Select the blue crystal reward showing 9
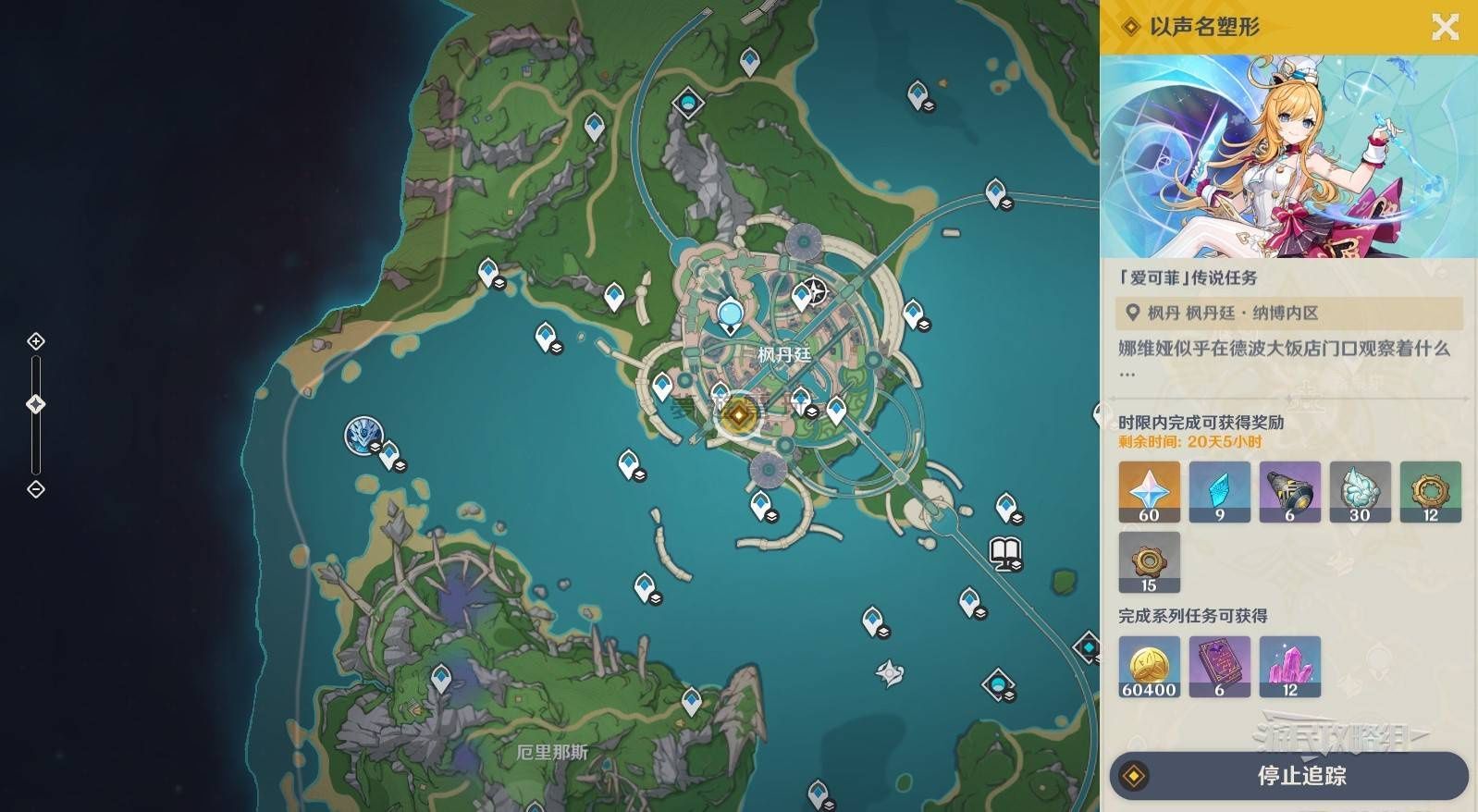This screenshot has height=812, width=1478. point(1219,492)
